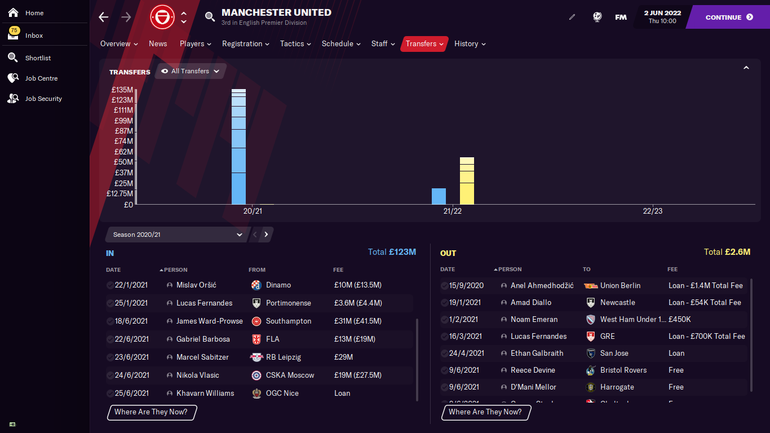Open the FM menu button

coord(621,17)
